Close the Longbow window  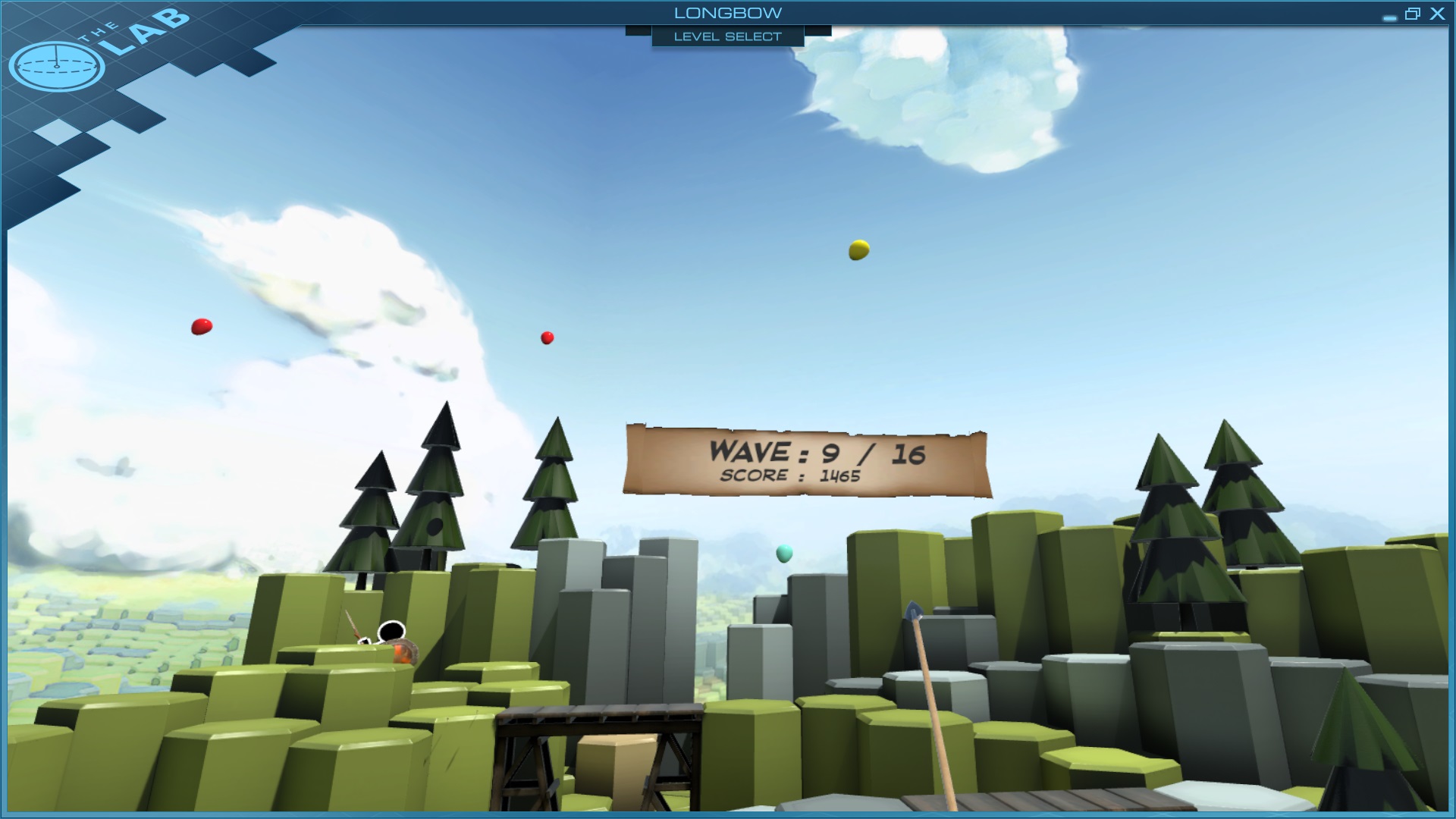click(x=1437, y=14)
